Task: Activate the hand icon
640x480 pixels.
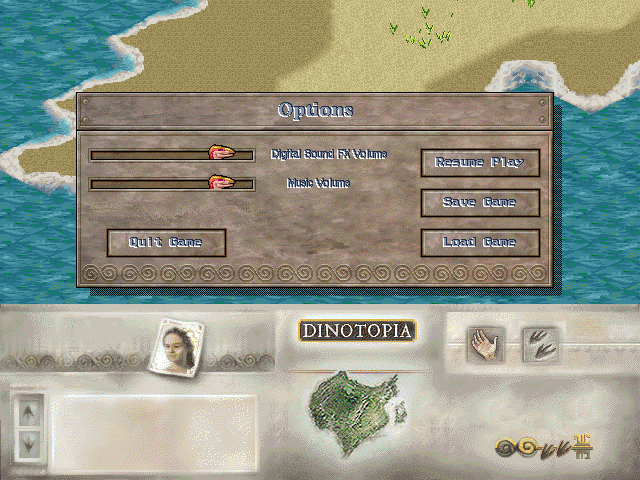Action: (x=486, y=344)
